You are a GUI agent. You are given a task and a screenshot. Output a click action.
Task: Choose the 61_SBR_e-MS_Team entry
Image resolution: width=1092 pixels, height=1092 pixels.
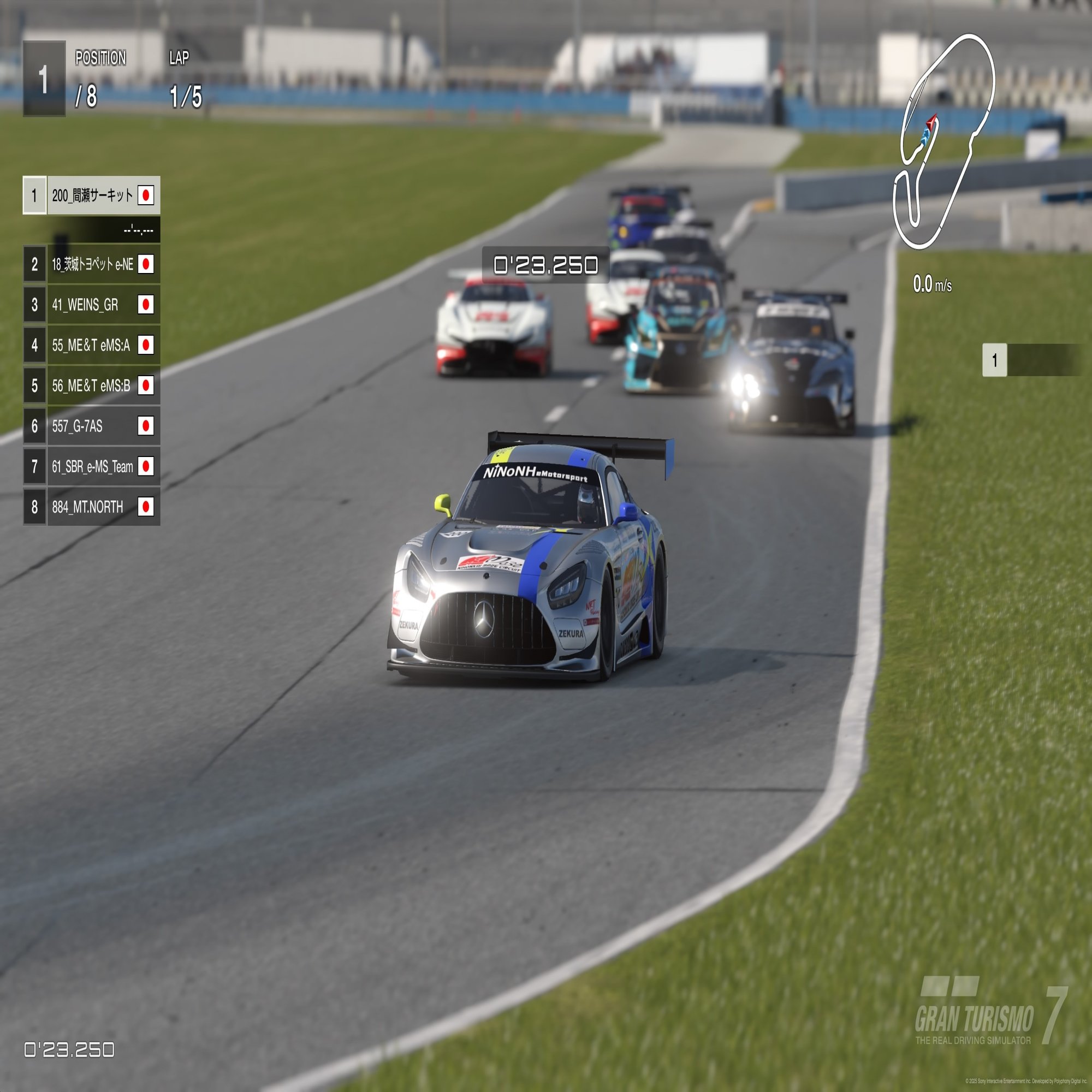click(92, 466)
